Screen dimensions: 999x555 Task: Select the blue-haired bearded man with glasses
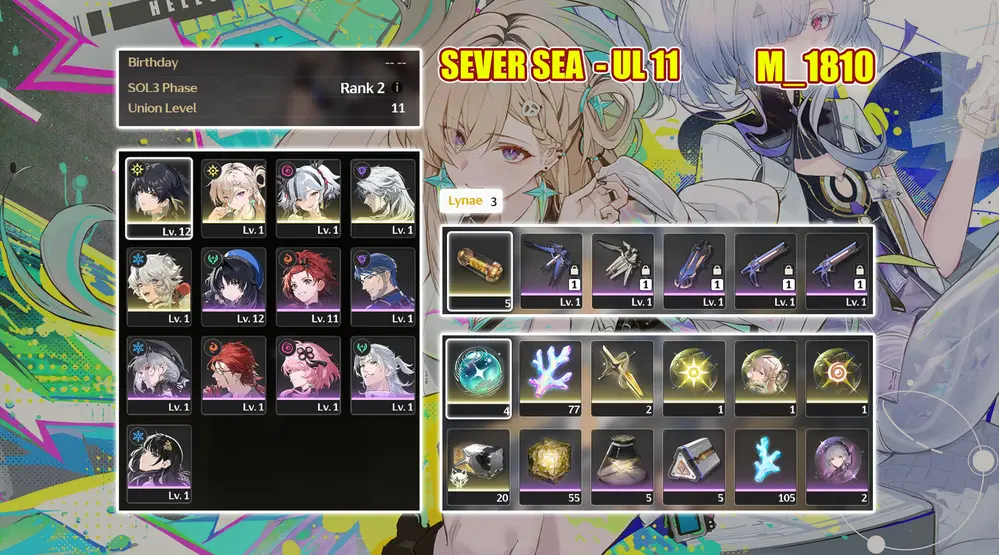(x=383, y=285)
